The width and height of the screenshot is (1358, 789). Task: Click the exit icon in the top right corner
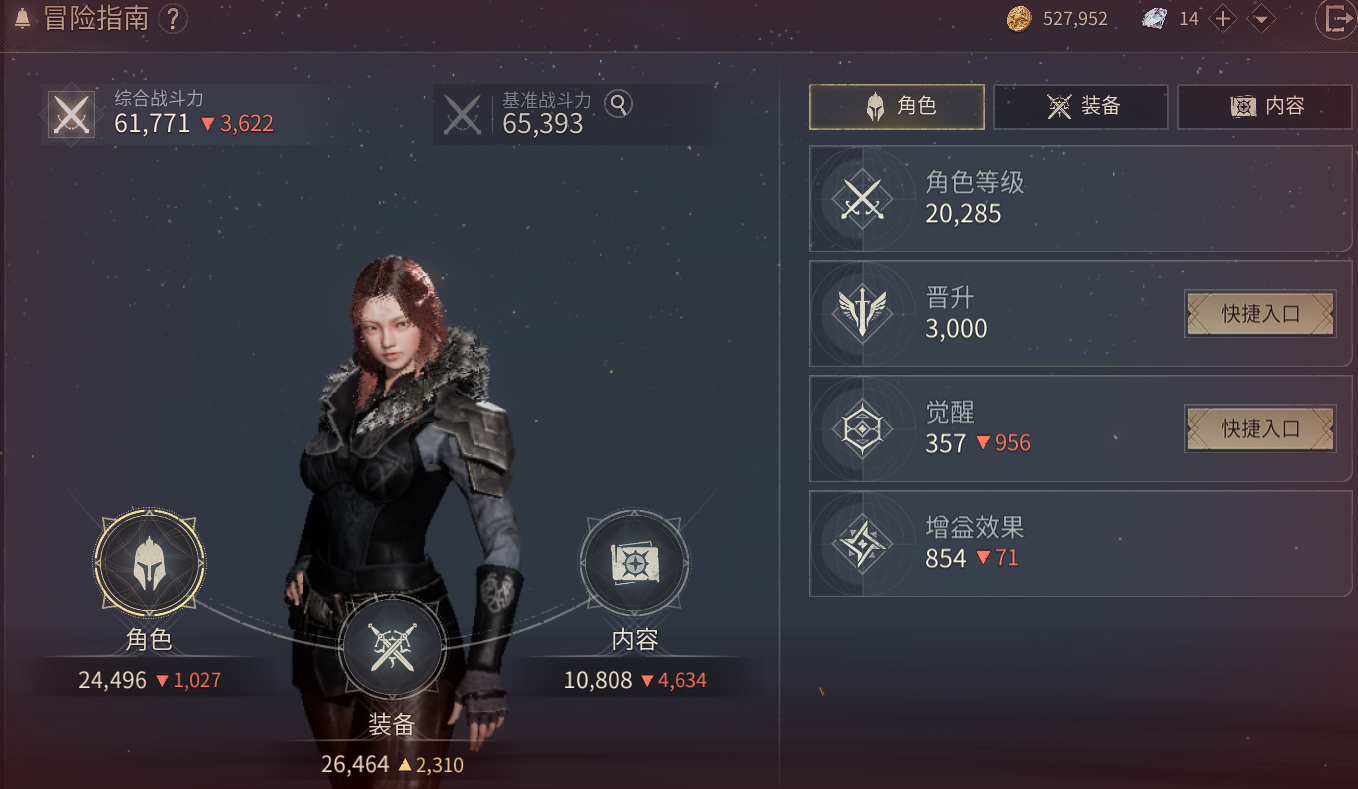1337,18
